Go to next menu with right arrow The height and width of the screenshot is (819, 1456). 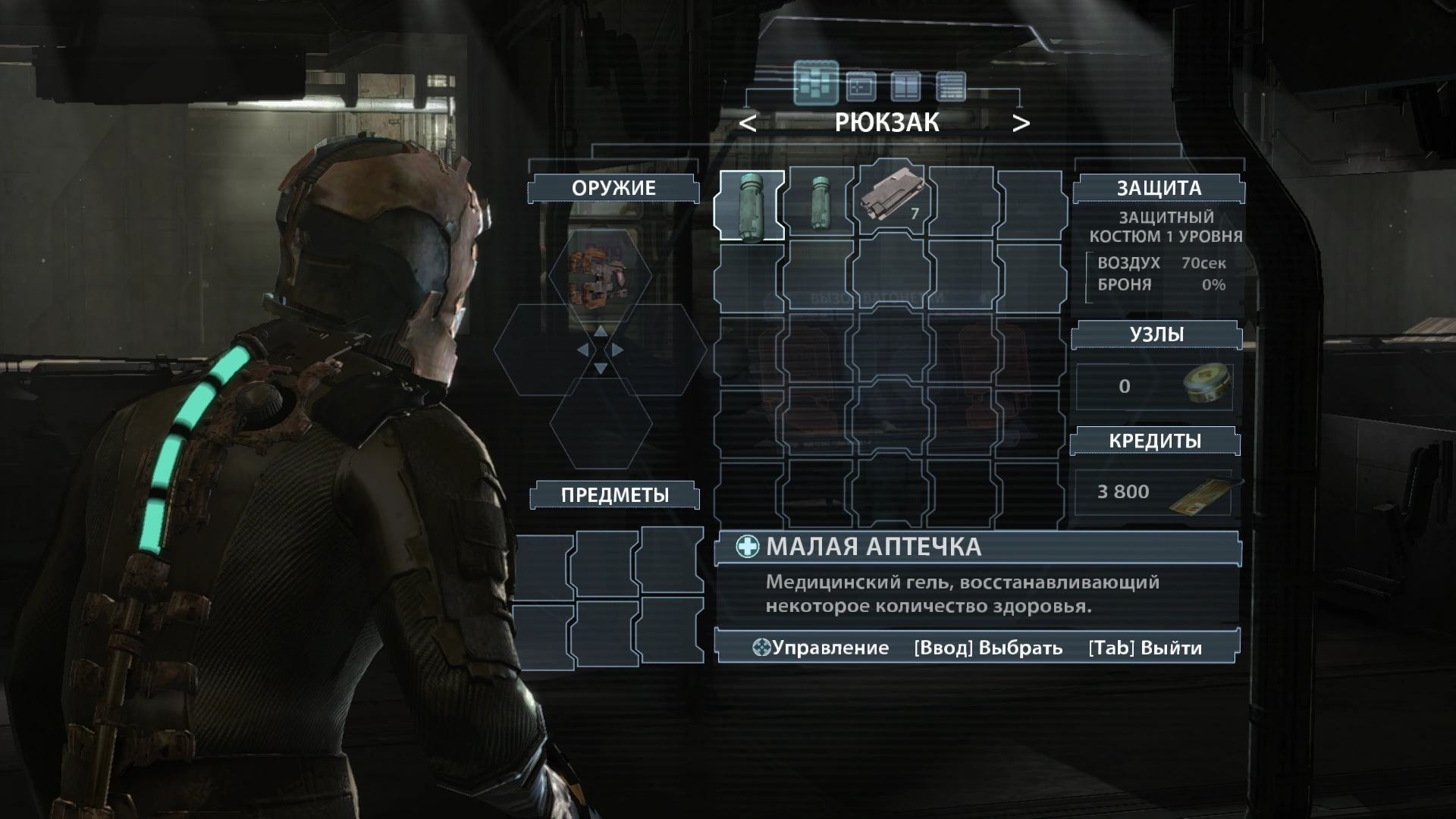pos(1021,123)
